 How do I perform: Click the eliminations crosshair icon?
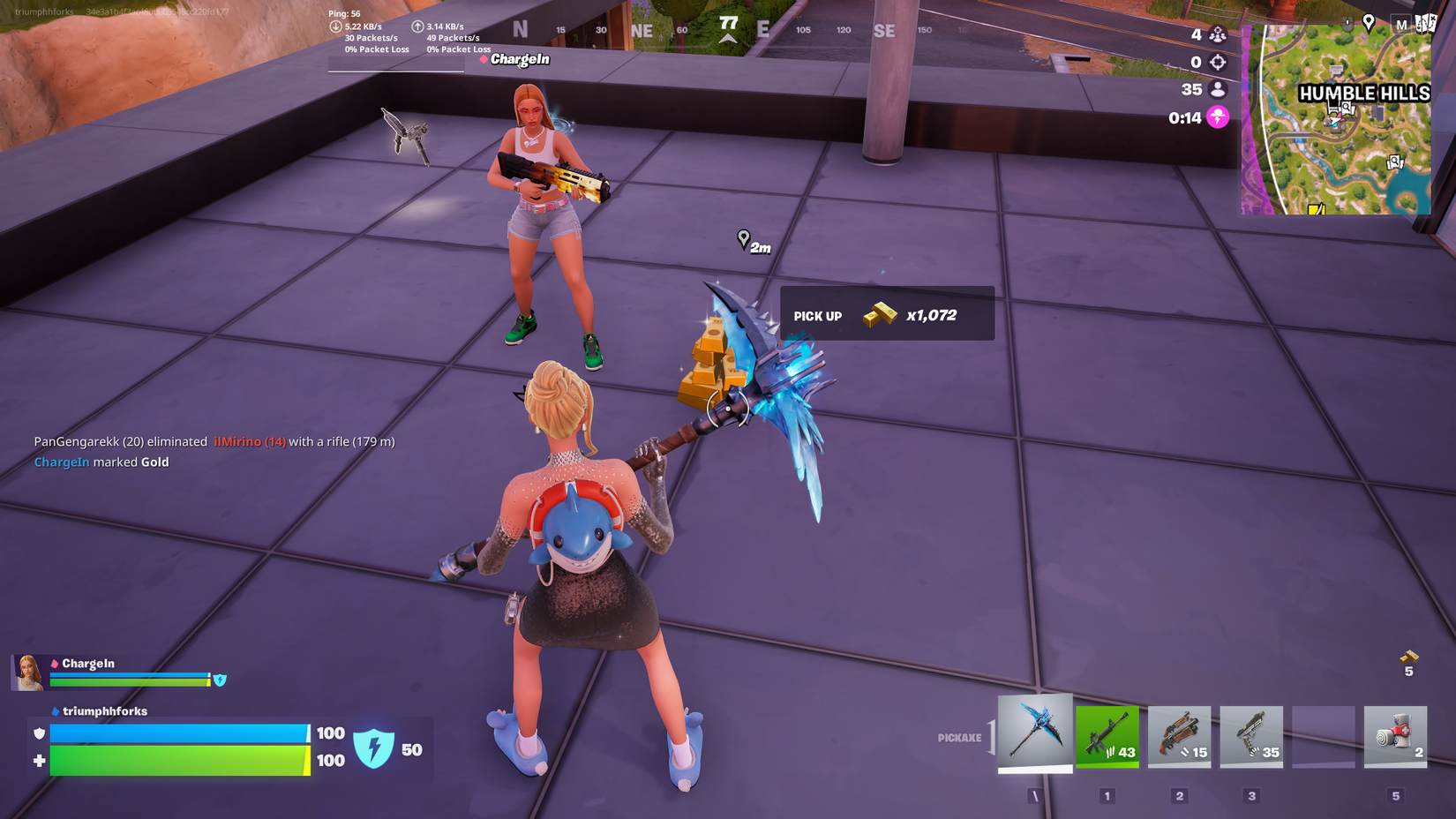click(x=1216, y=62)
